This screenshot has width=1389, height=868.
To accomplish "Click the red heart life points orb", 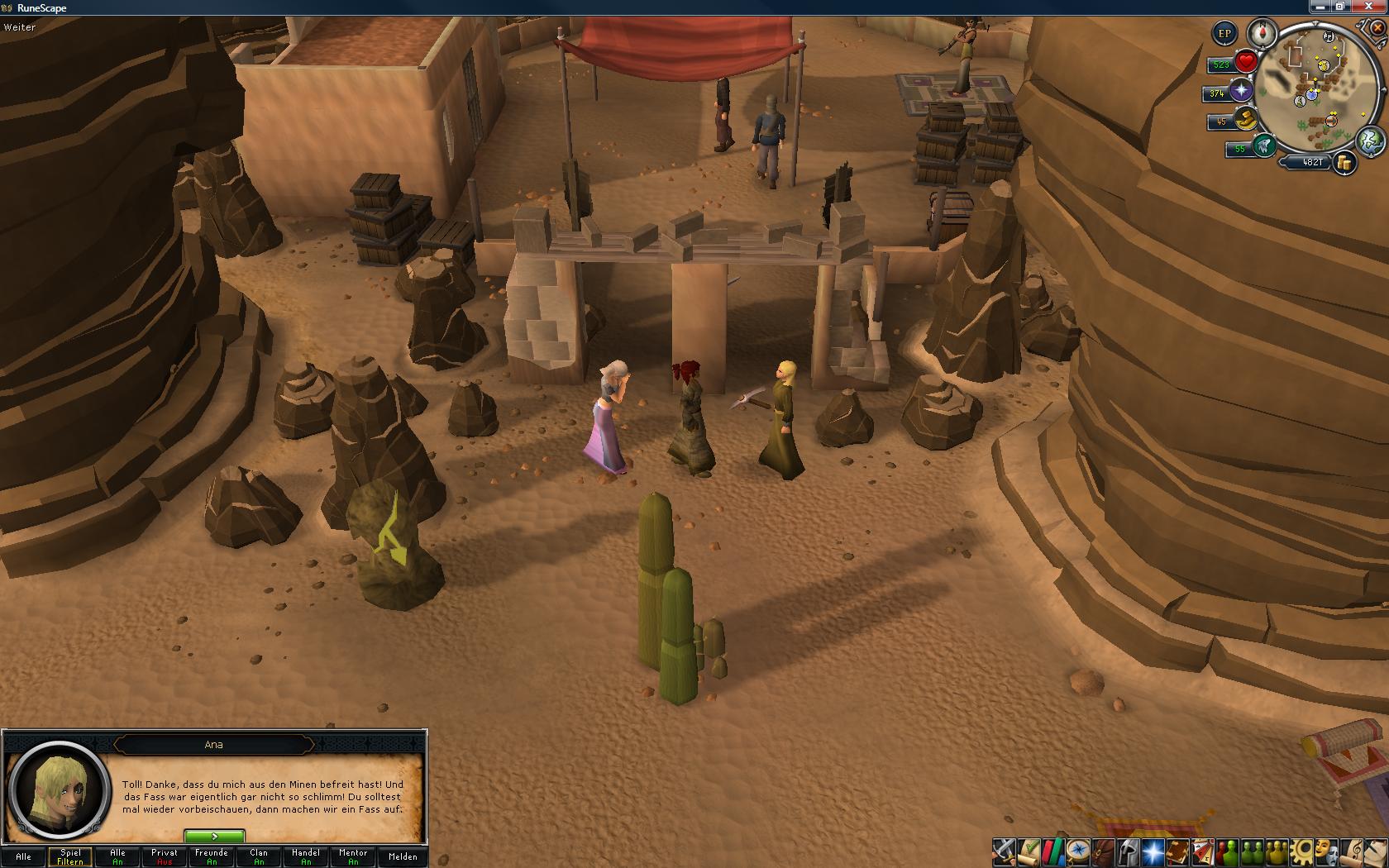I will (x=1246, y=62).
